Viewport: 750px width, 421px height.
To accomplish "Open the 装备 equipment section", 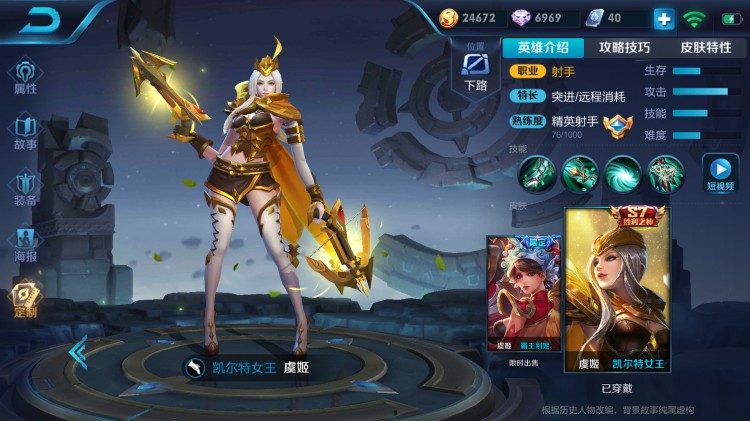I will click(x=25, y=187).
